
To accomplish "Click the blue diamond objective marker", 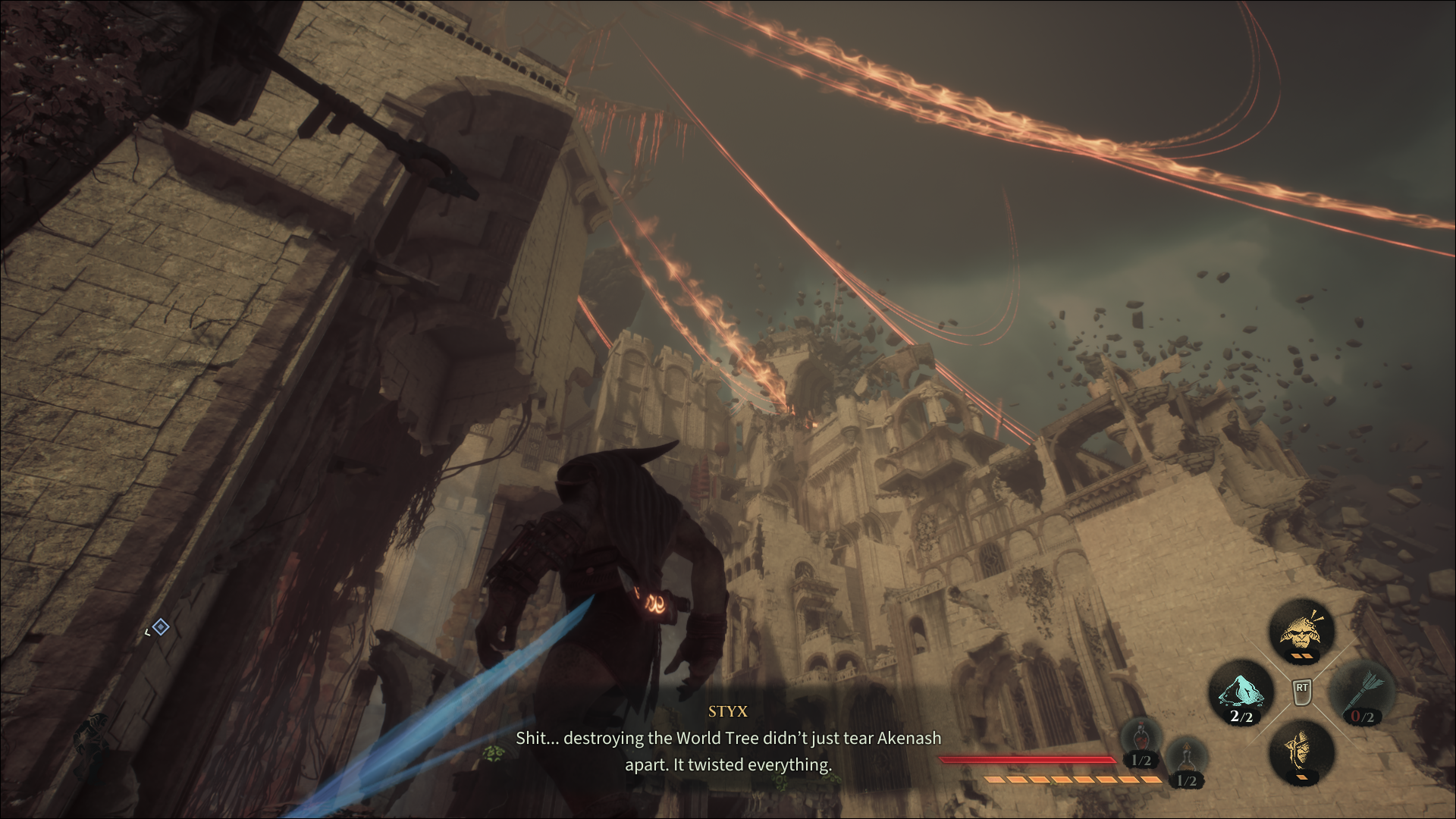I will pyautogui.click(x=160, y=627).
